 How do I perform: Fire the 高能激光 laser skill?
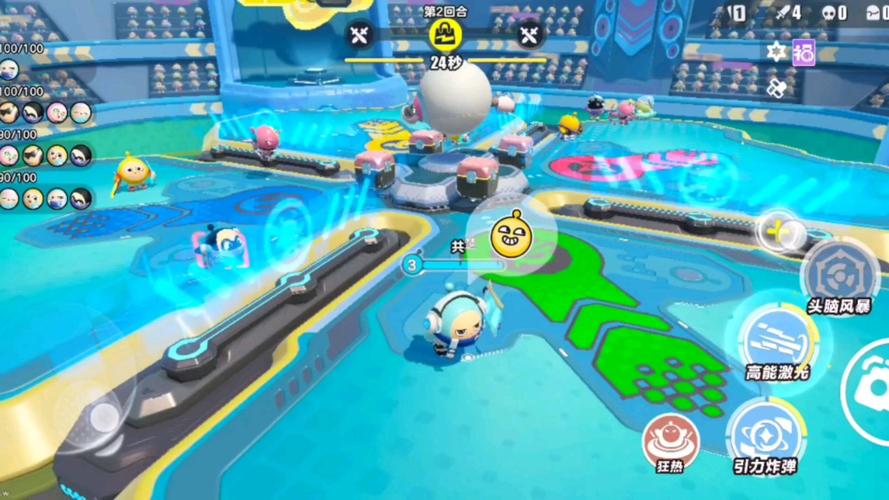coord(777,337)
